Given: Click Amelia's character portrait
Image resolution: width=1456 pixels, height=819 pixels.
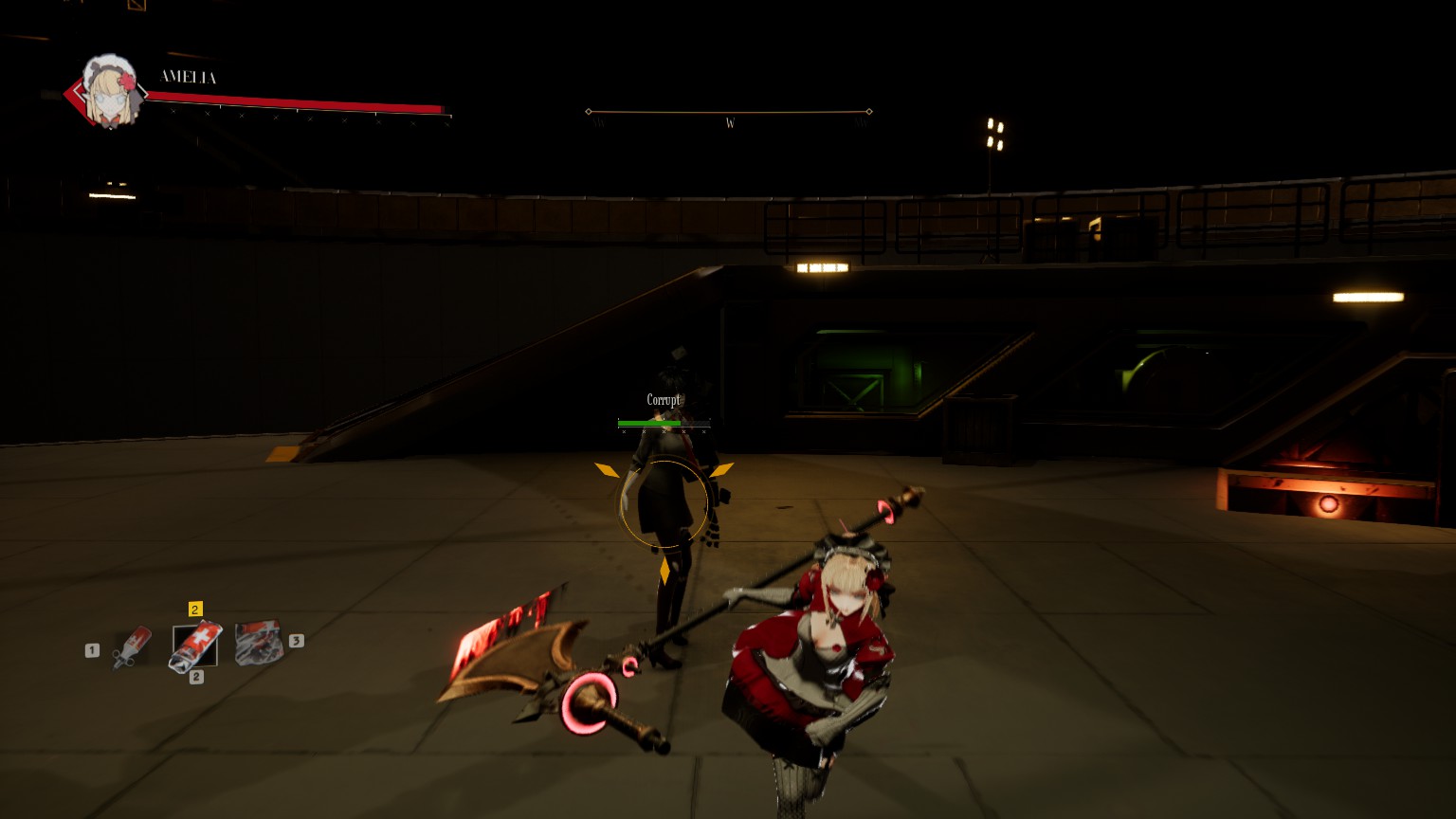Looking at the screenshot, I should (109, 92).
